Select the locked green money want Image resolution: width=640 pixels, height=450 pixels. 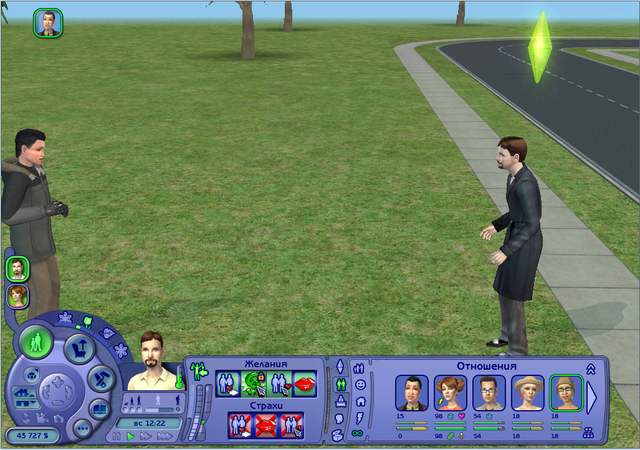click(254, 384)
